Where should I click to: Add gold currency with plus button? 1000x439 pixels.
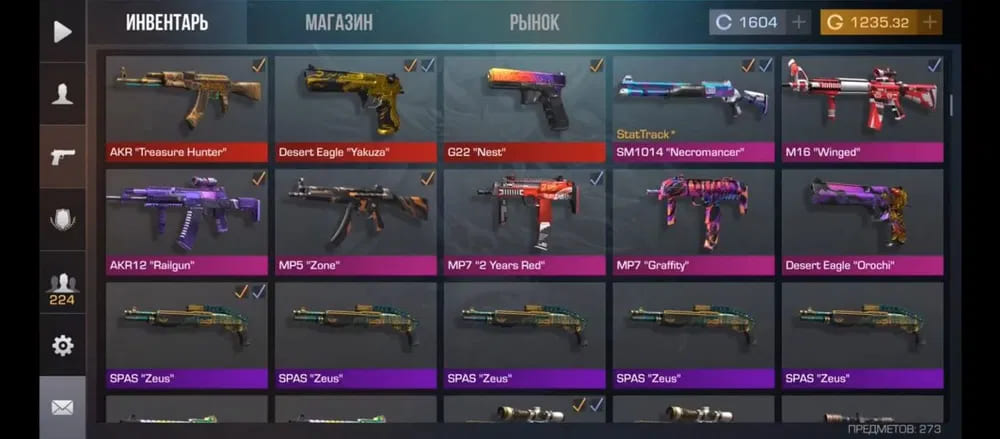pos(930,22)
